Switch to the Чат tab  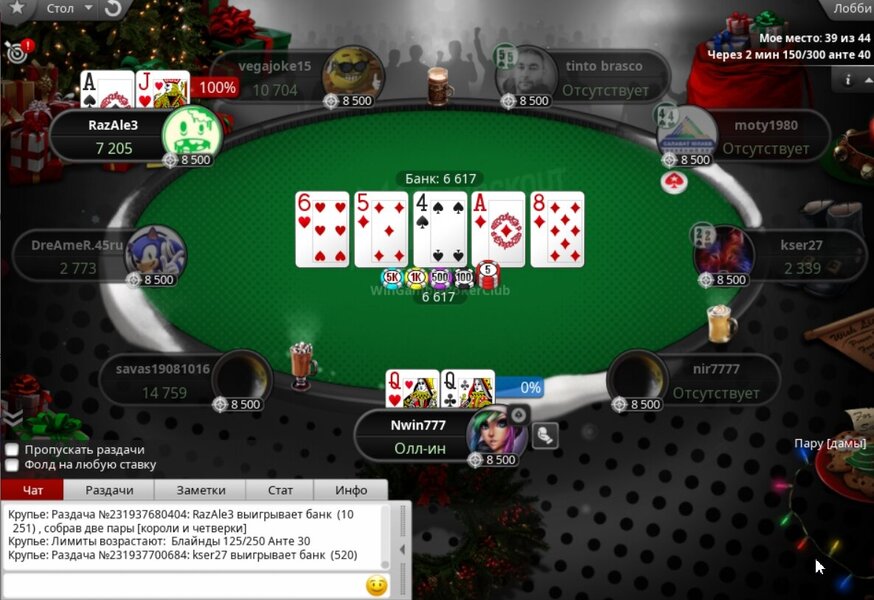click(x=32, y=490)
